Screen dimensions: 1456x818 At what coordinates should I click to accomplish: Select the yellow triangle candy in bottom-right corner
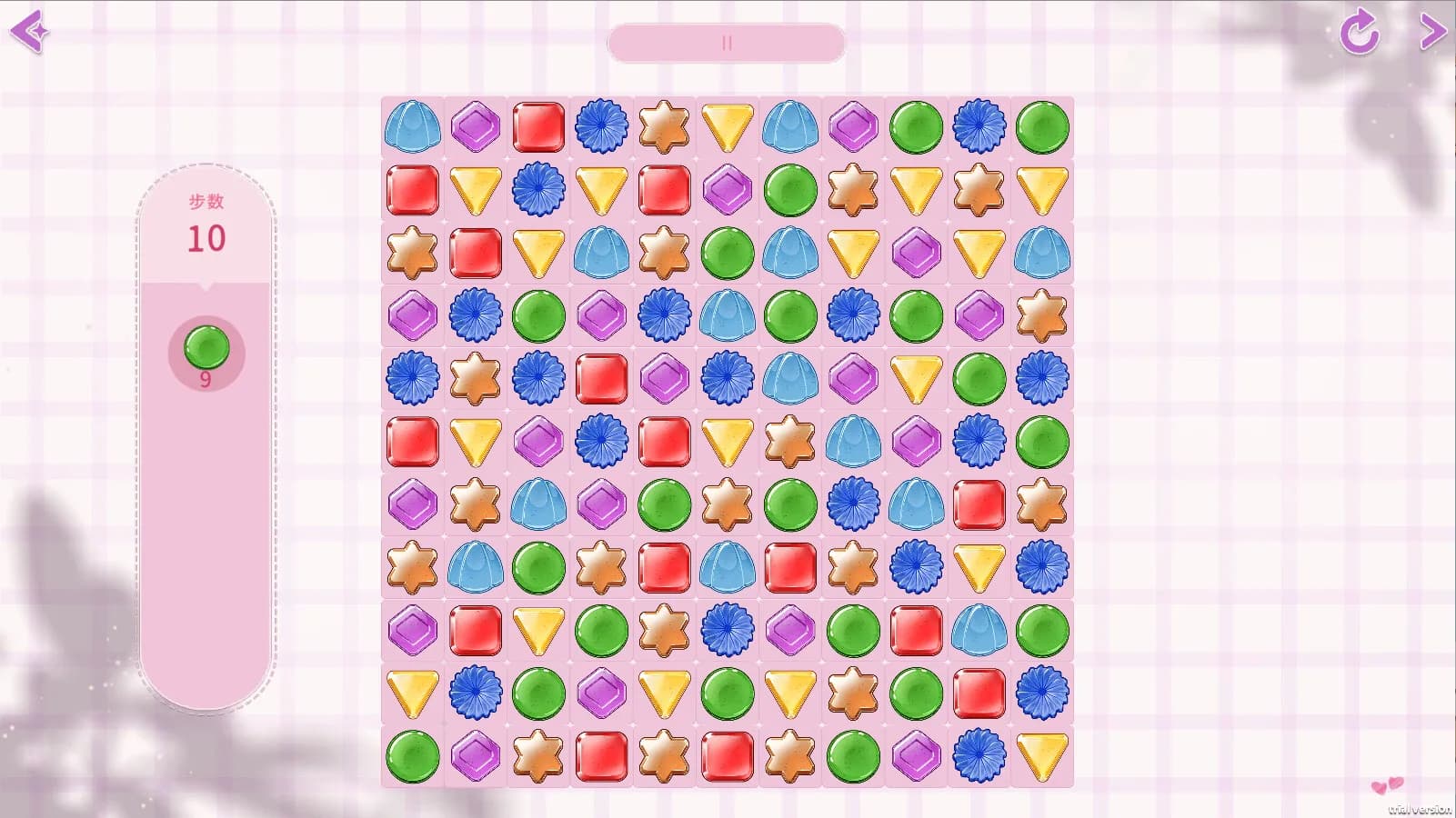pyautogui.click(x=1042, y=756)
